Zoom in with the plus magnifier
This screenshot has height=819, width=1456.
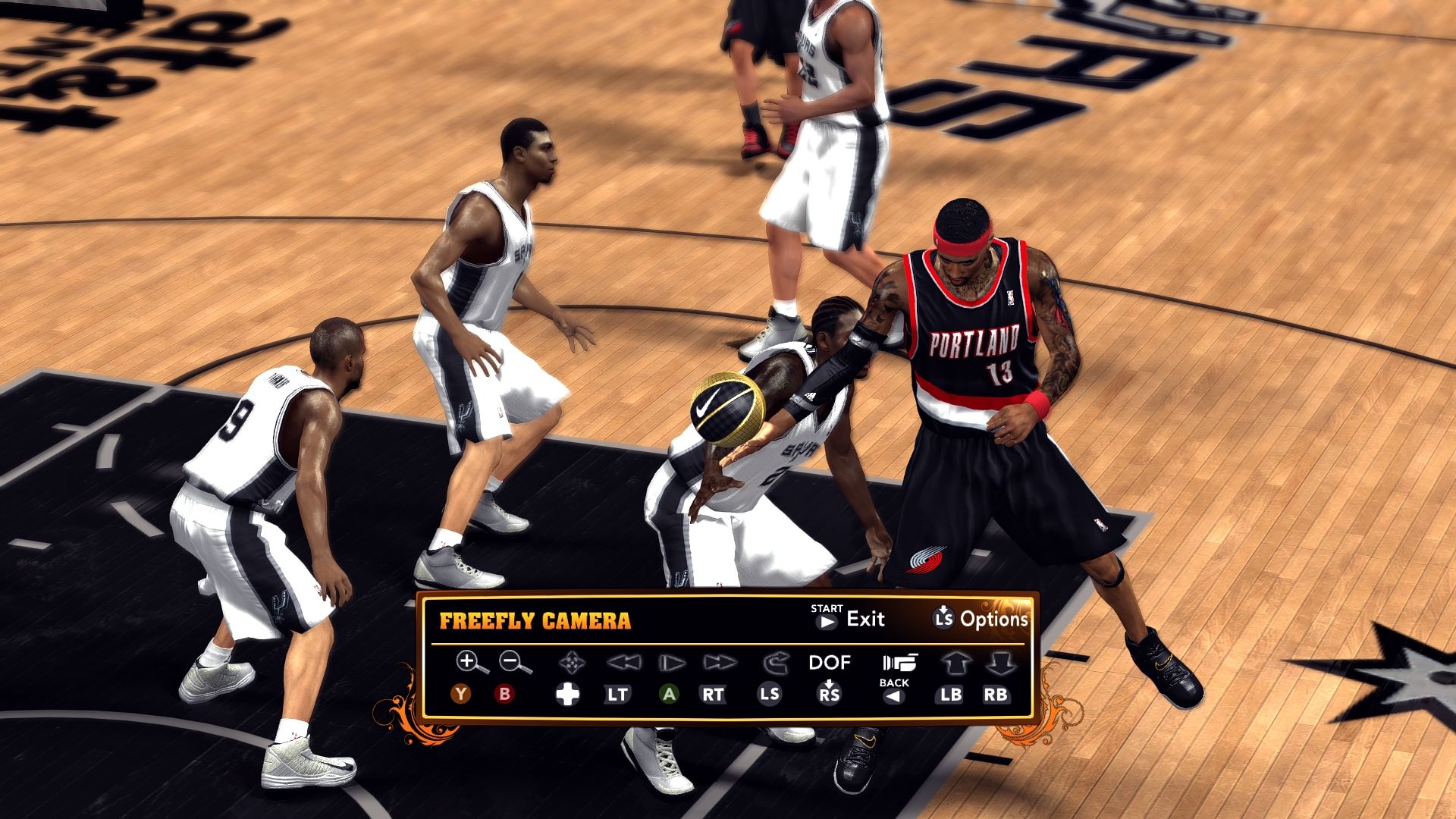pyautogui.click(x=471, y=662)
